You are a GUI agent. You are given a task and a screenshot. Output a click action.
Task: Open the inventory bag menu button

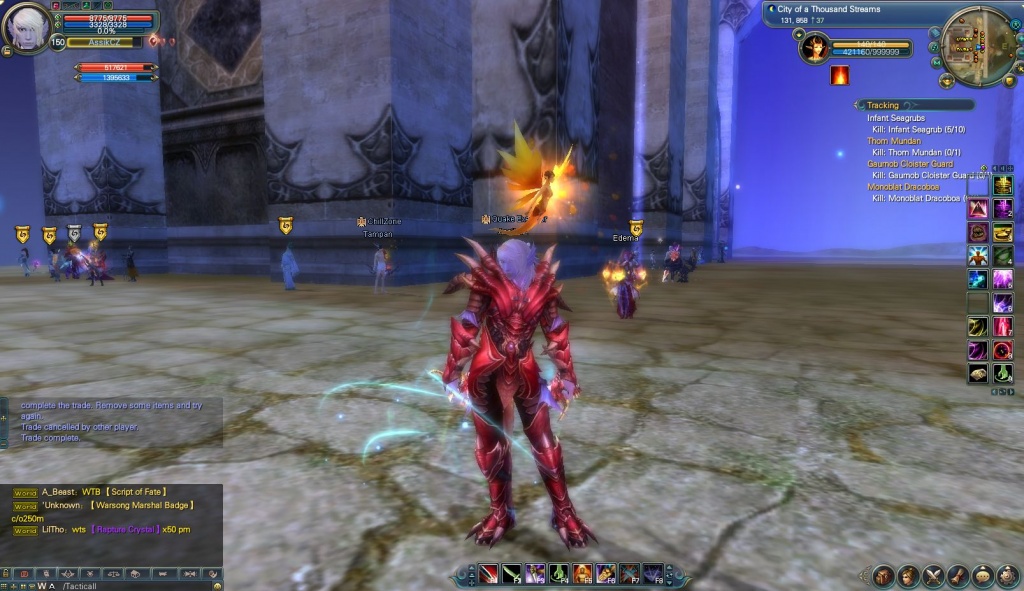[884, 576]
